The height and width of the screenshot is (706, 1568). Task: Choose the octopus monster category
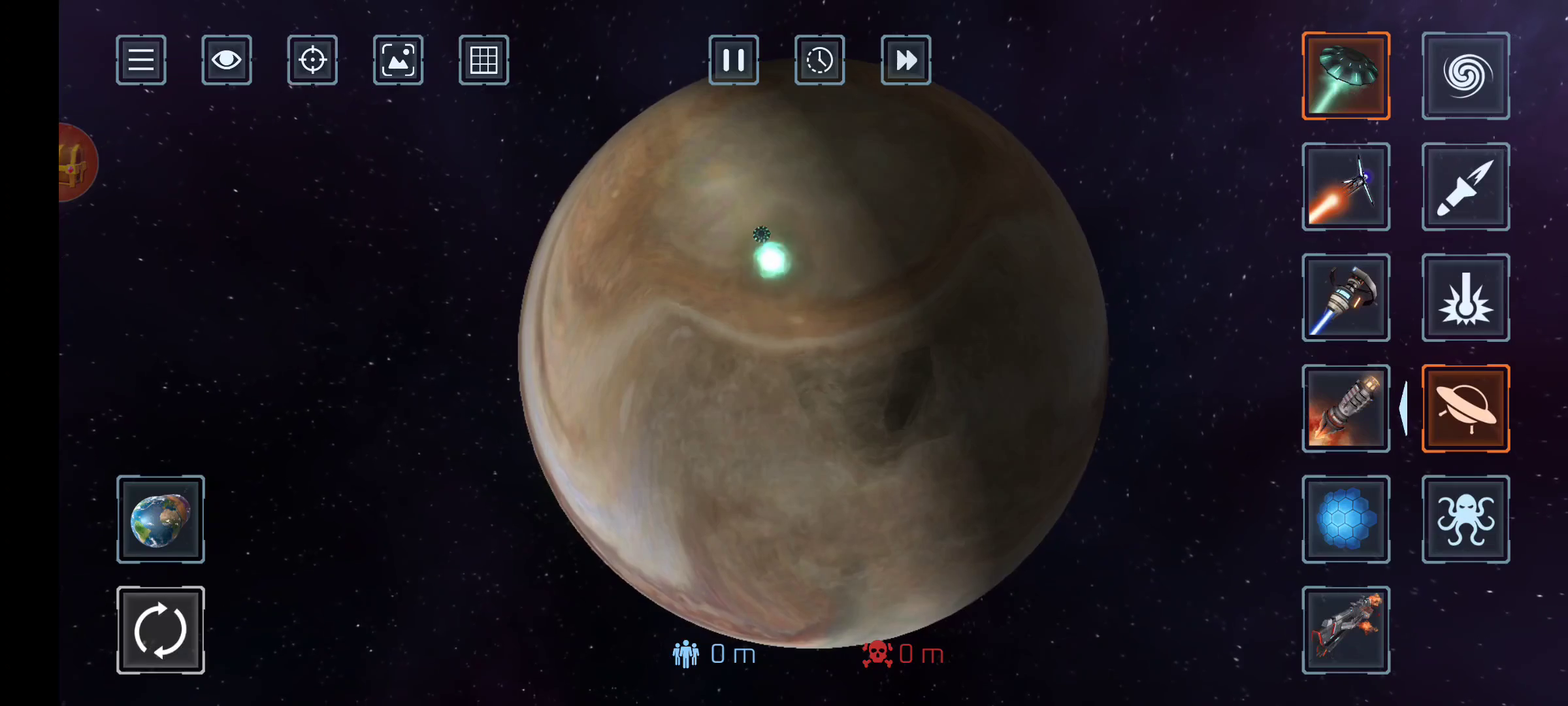tap(1465, 520)
